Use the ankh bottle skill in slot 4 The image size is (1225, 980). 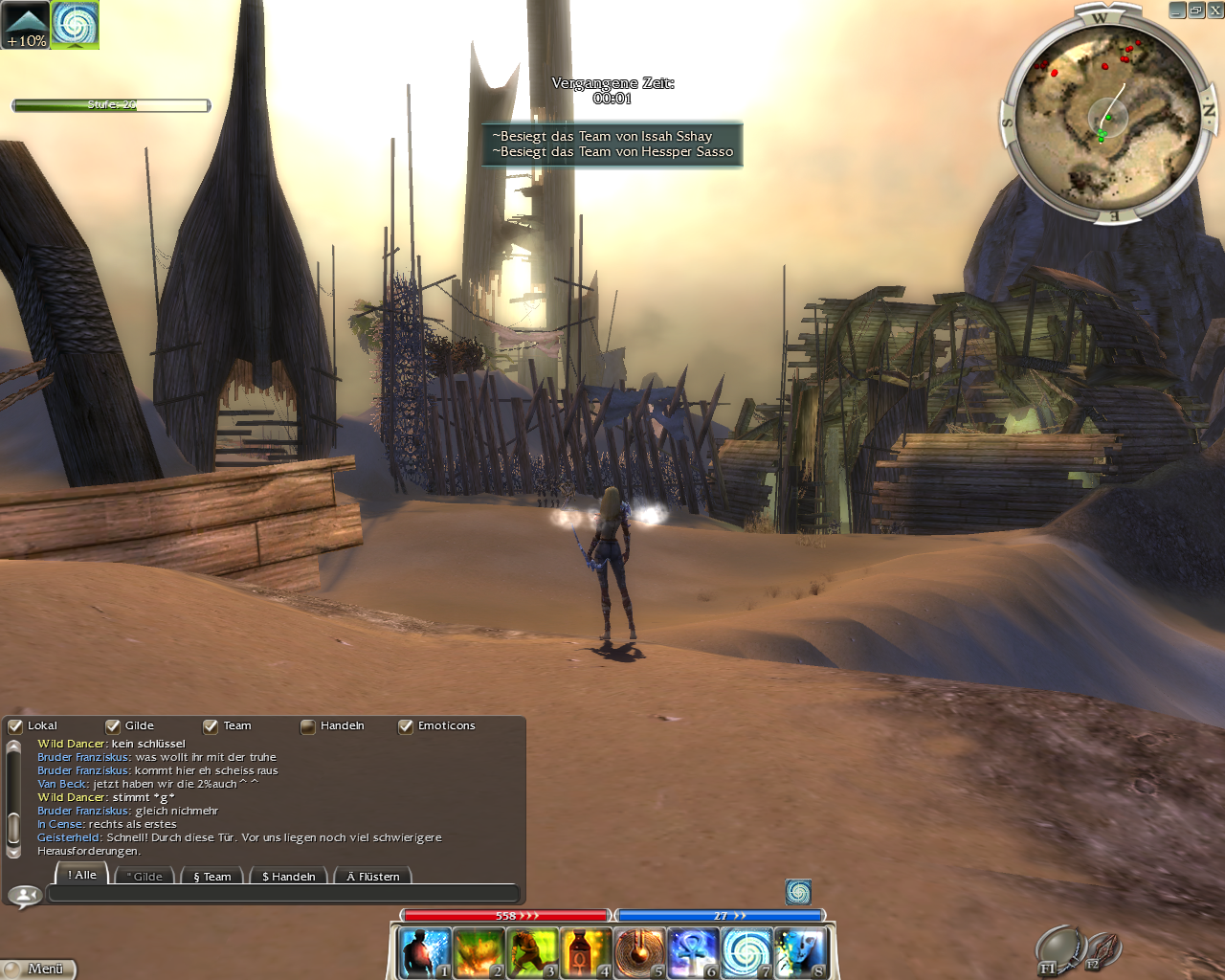pyautogui.click(x=585, y=953)
